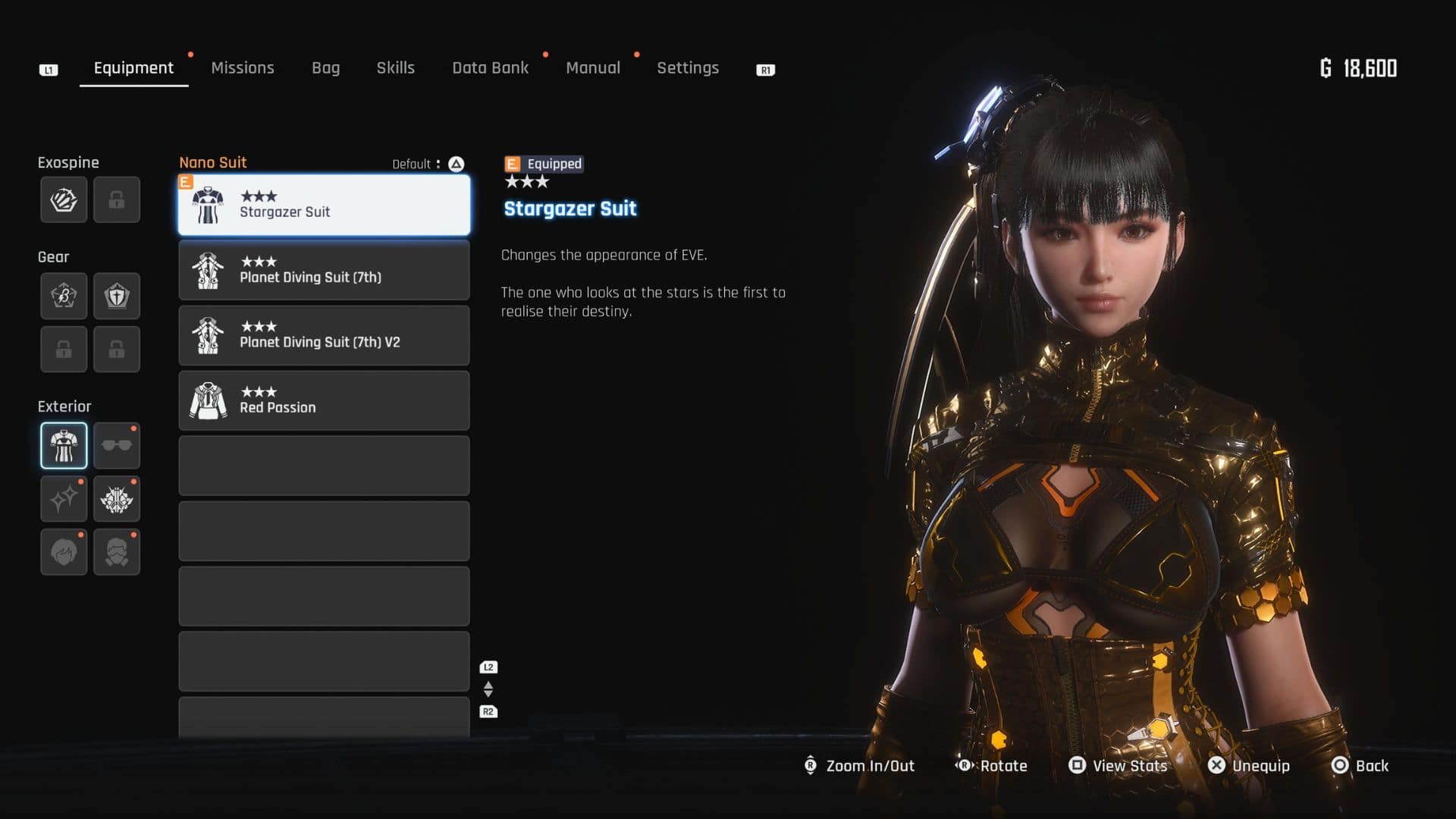Select the Equipment tab

pos(133,68)
